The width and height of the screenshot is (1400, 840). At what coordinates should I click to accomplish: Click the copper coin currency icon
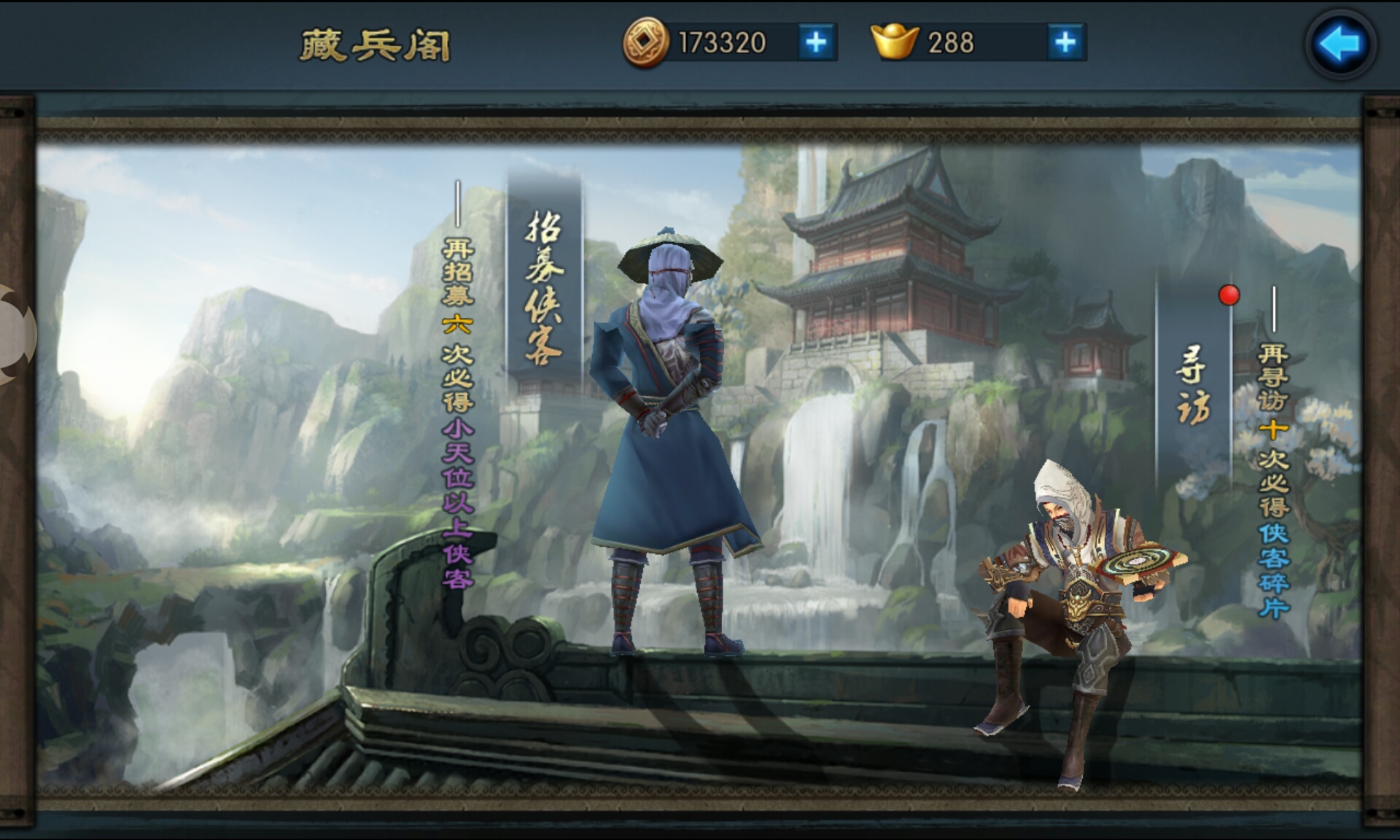click(x=645, y=44)
